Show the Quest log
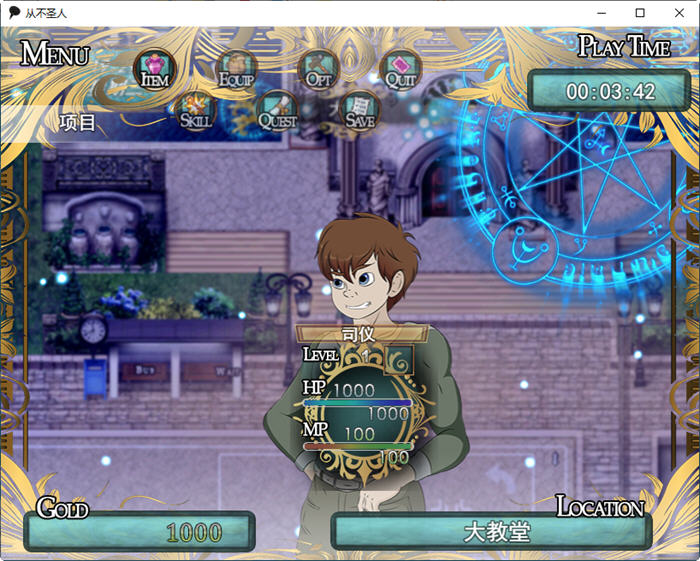The height and width of the screenshot is (561, 700). [x=277, y=110]
